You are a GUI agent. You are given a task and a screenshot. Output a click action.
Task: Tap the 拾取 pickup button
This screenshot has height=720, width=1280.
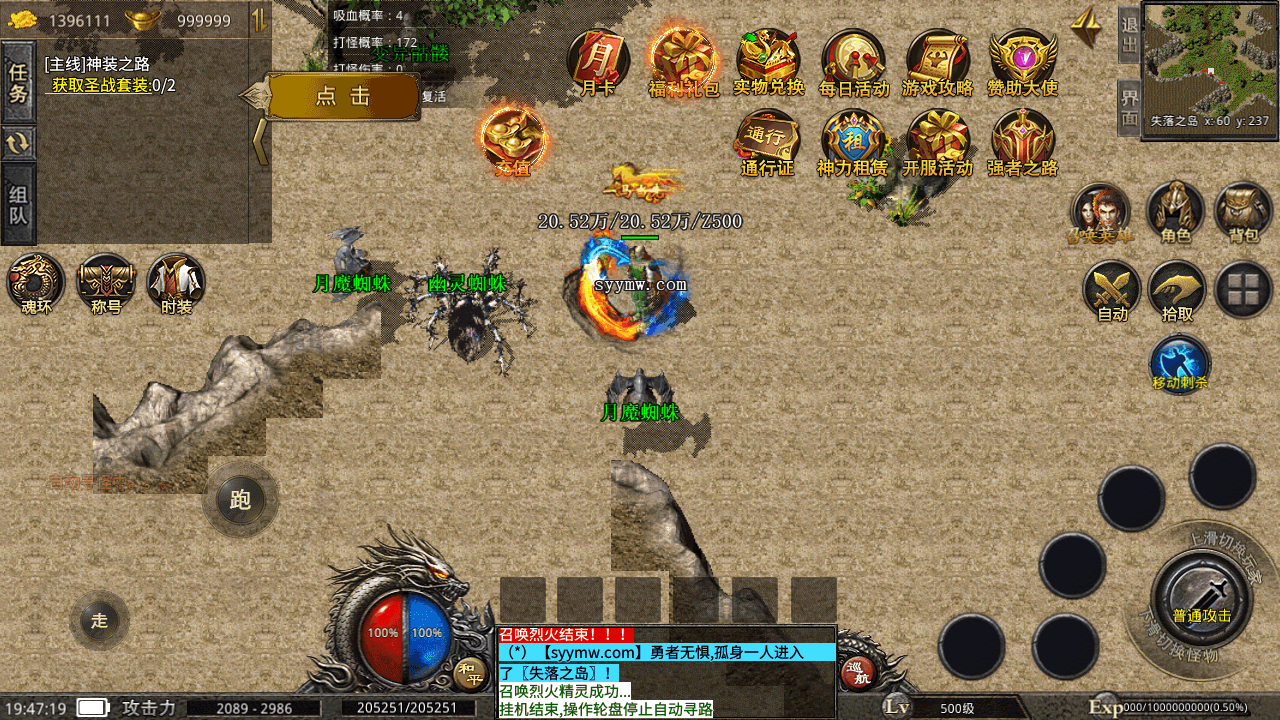coord(1177,291)
